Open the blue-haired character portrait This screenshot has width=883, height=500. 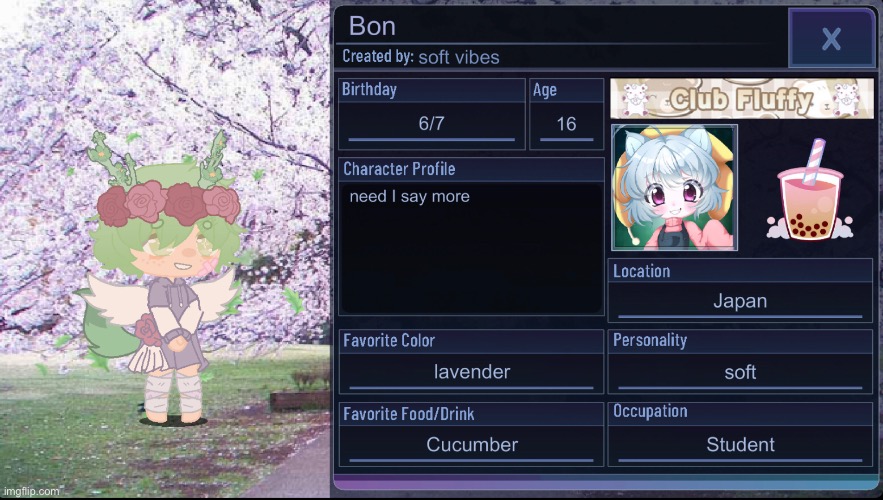674,187
